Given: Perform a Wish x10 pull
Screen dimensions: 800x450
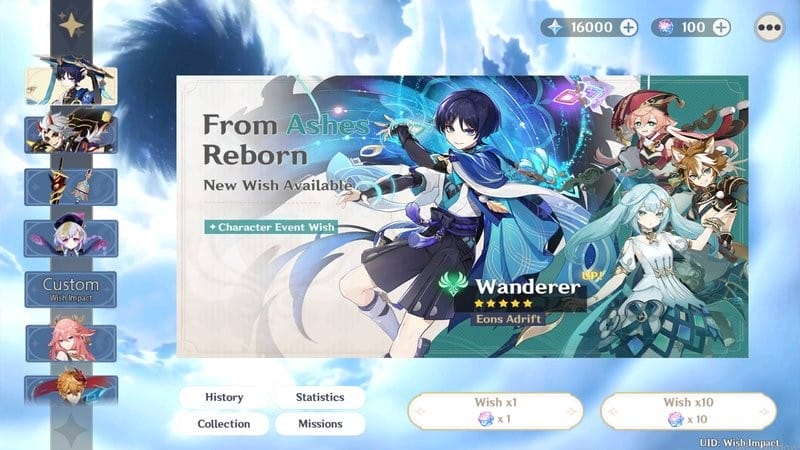Looking at the screenshot, I should (x=689, y=410).
